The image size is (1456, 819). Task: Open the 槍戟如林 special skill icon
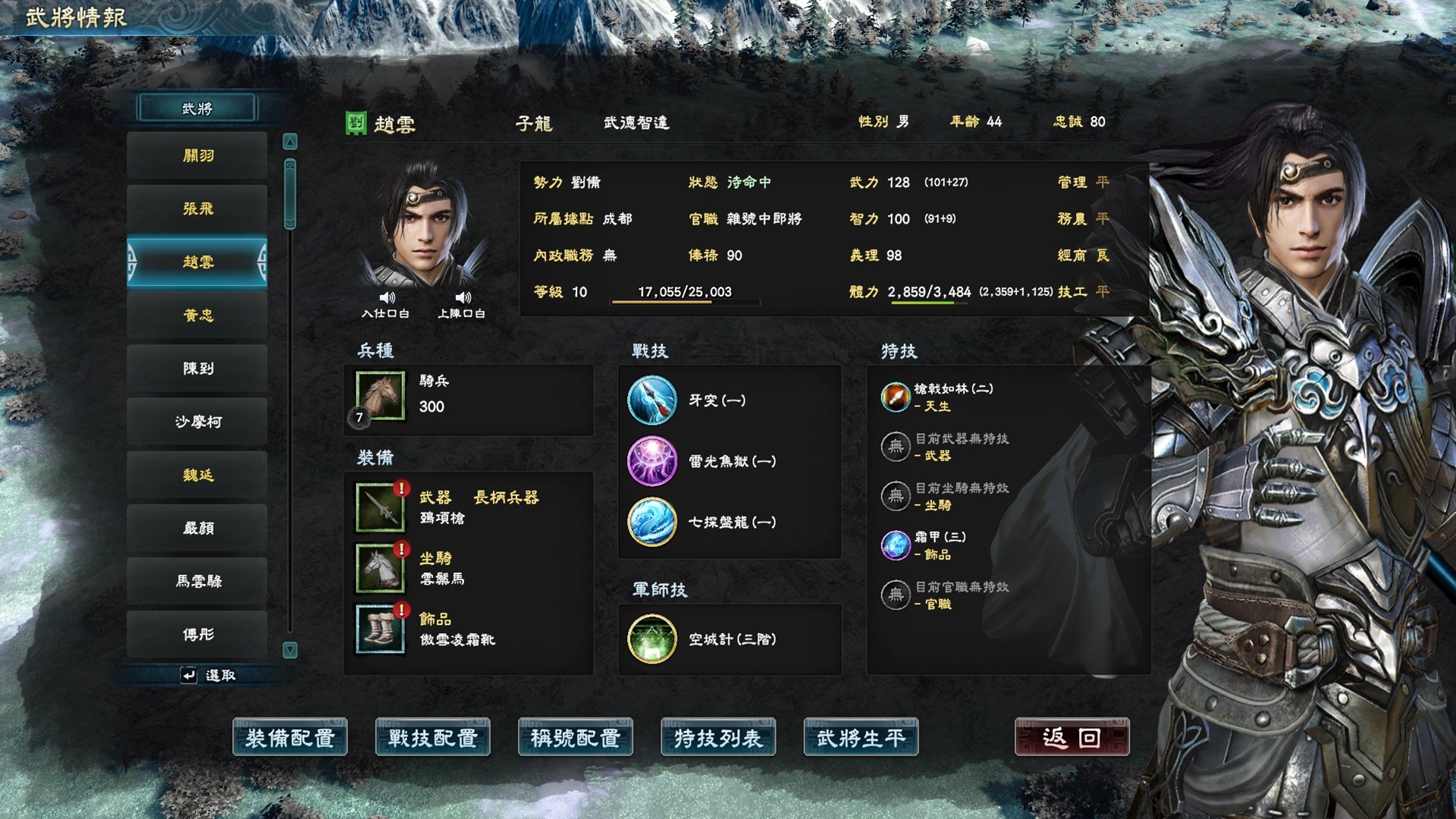896,397
